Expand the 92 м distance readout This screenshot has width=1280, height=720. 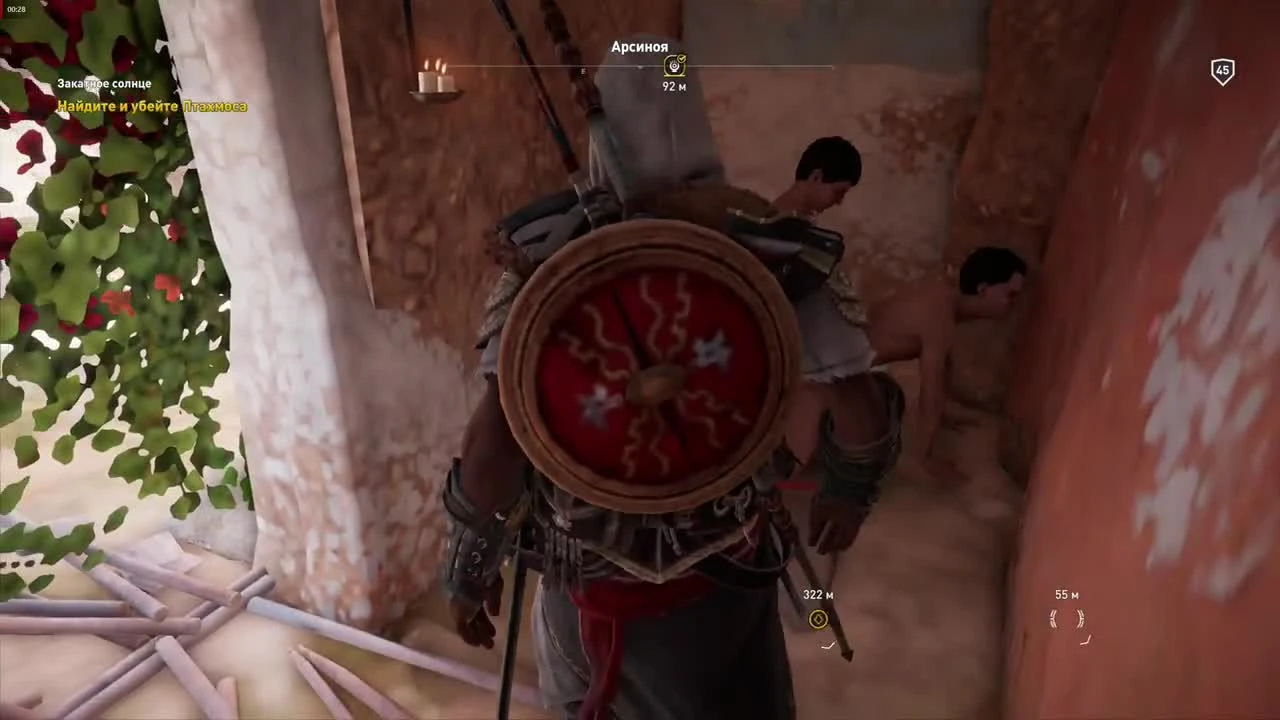(674, 86)
